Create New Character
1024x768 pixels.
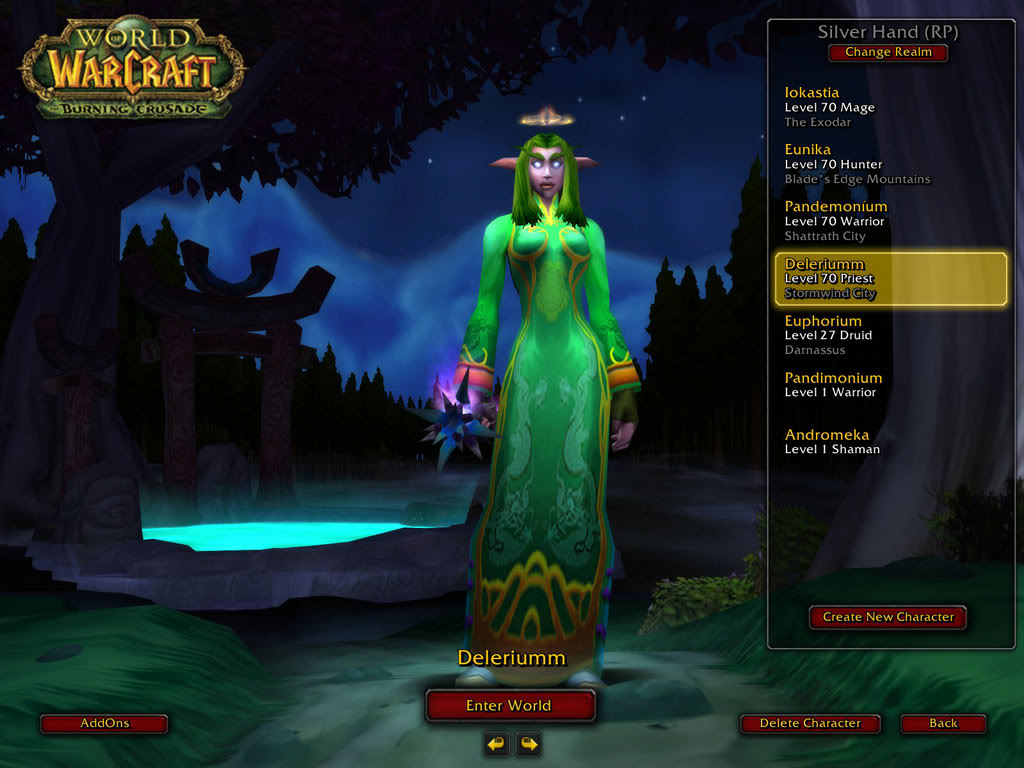coord(888,617)
